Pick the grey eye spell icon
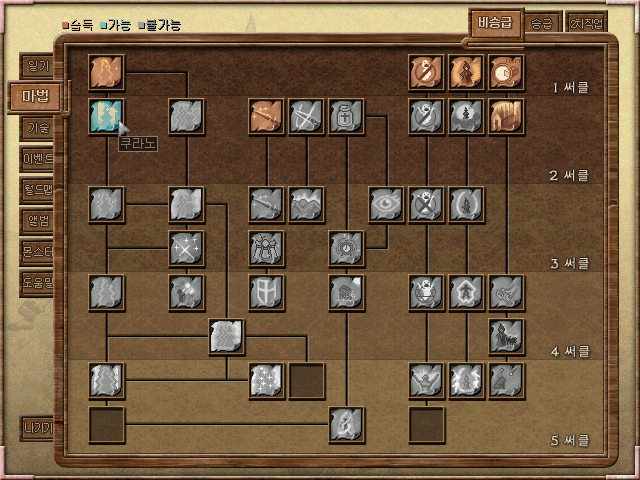This screenshot has height=480, width=640. tap(387, 204)
